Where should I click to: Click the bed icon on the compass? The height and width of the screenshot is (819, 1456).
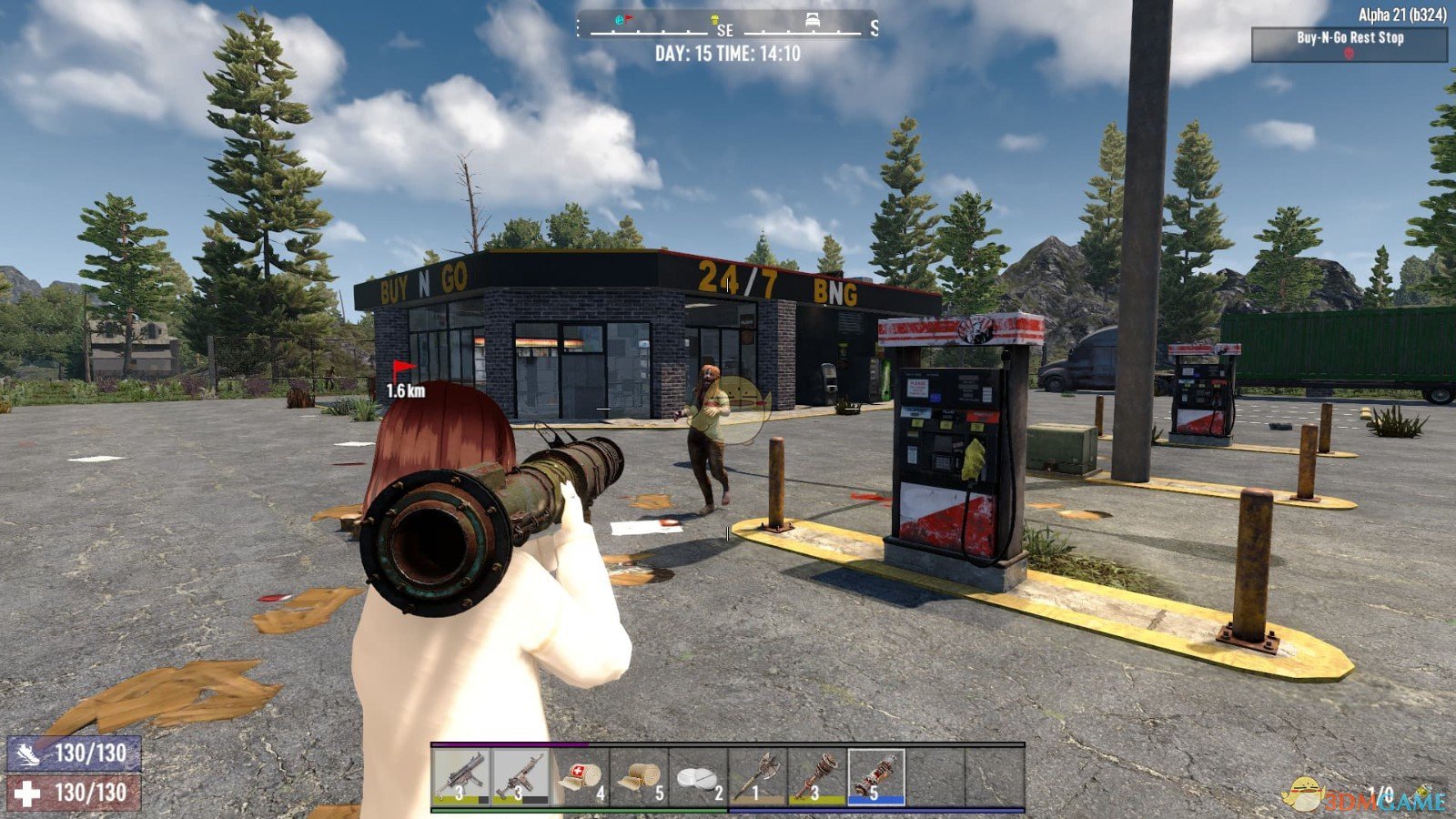(814, 20)
